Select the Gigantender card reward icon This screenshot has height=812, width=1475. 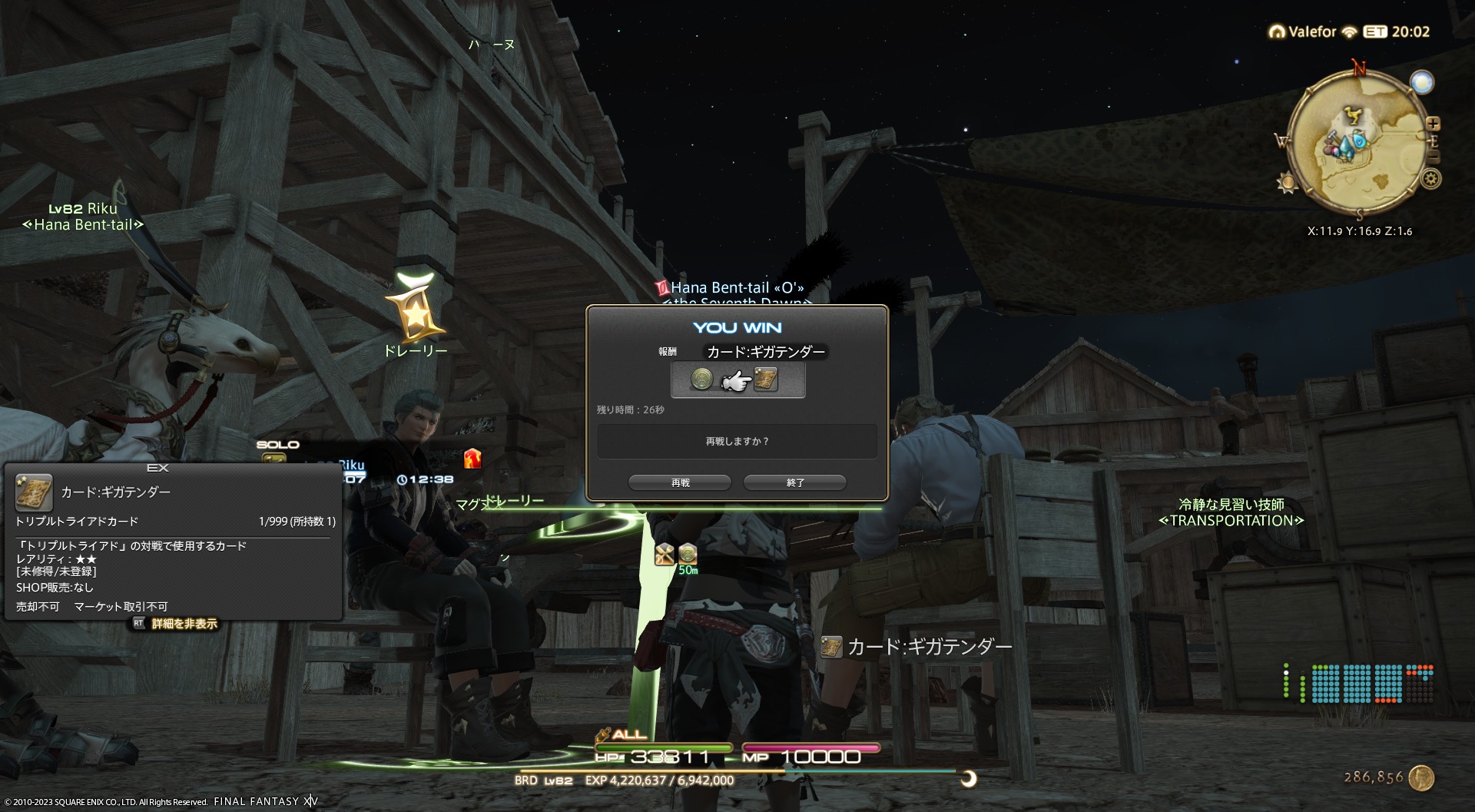point(766,379)
